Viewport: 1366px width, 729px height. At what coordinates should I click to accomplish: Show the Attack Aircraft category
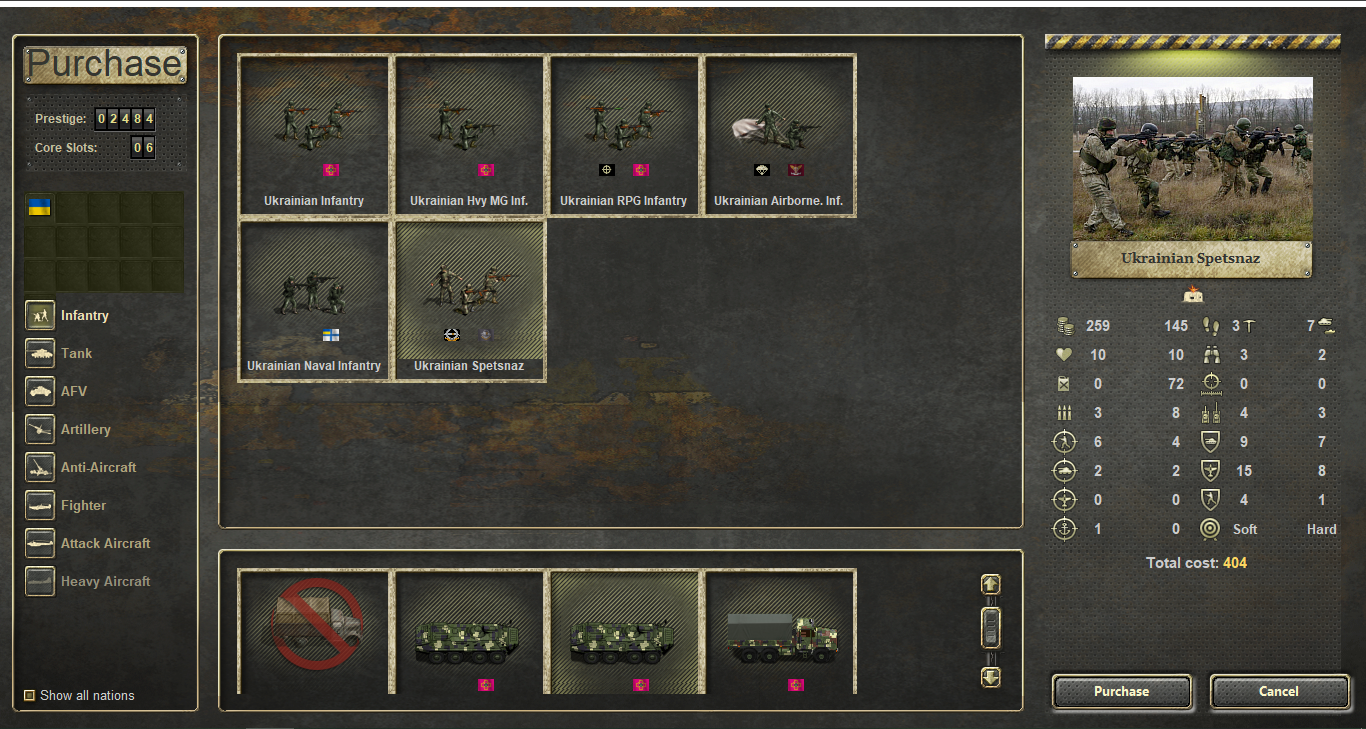point(40,543)
